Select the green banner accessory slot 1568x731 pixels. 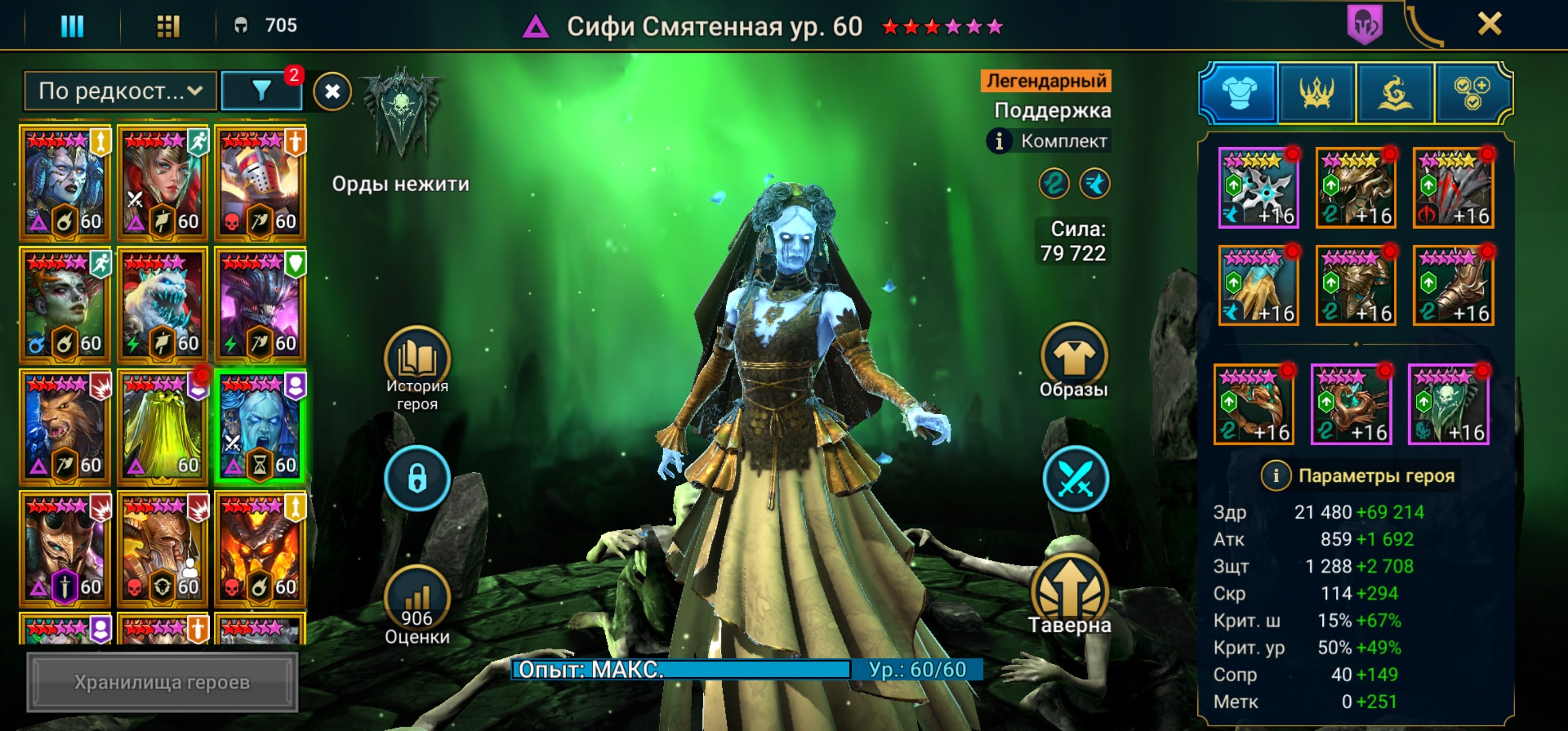coord(1448,405)
